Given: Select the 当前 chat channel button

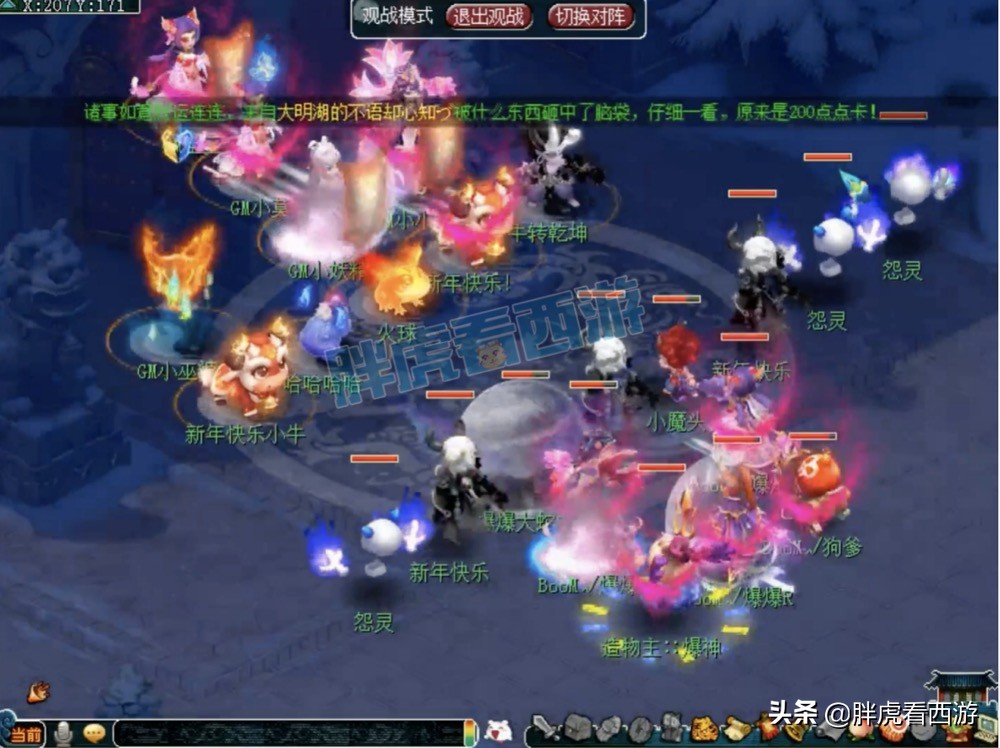Looking at the screenshot, I should [x=26, y=734].
